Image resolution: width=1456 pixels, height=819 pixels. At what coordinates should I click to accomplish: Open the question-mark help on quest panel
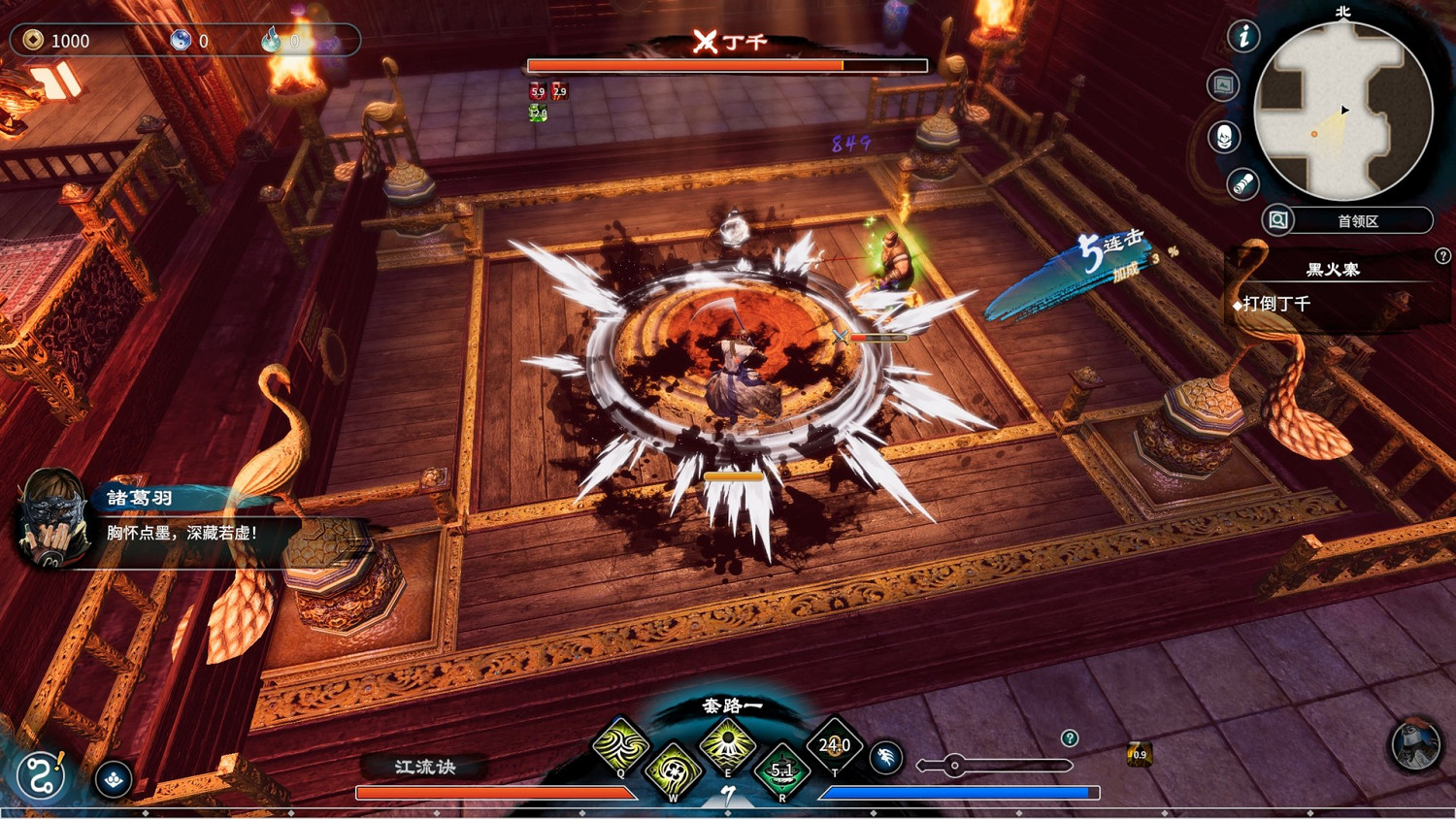point(1444,256)
